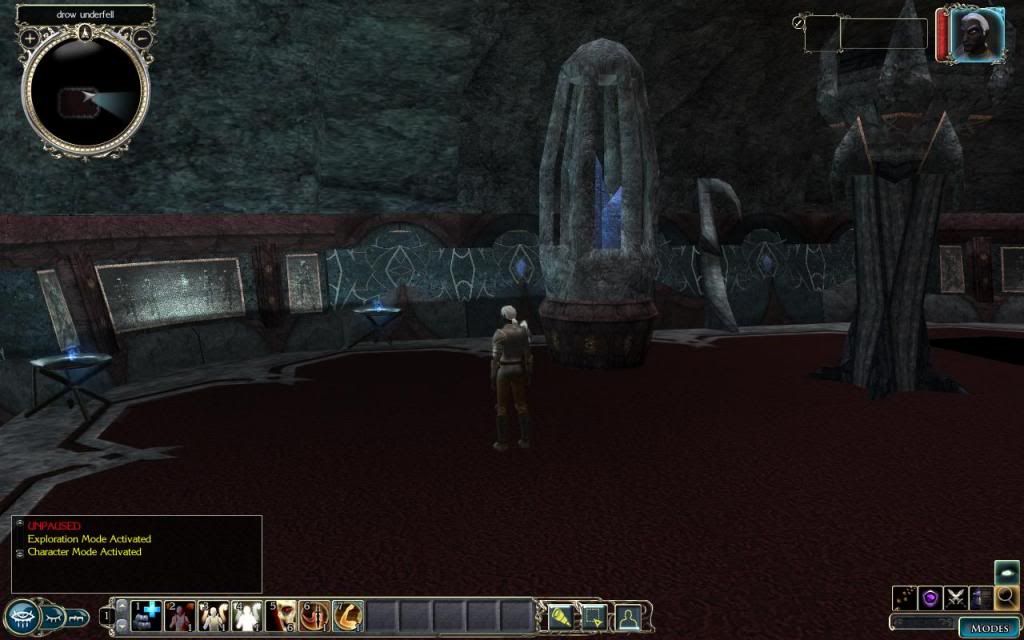Open the character silhouette button
1024x640 pixels.
(x=627, y=617)
